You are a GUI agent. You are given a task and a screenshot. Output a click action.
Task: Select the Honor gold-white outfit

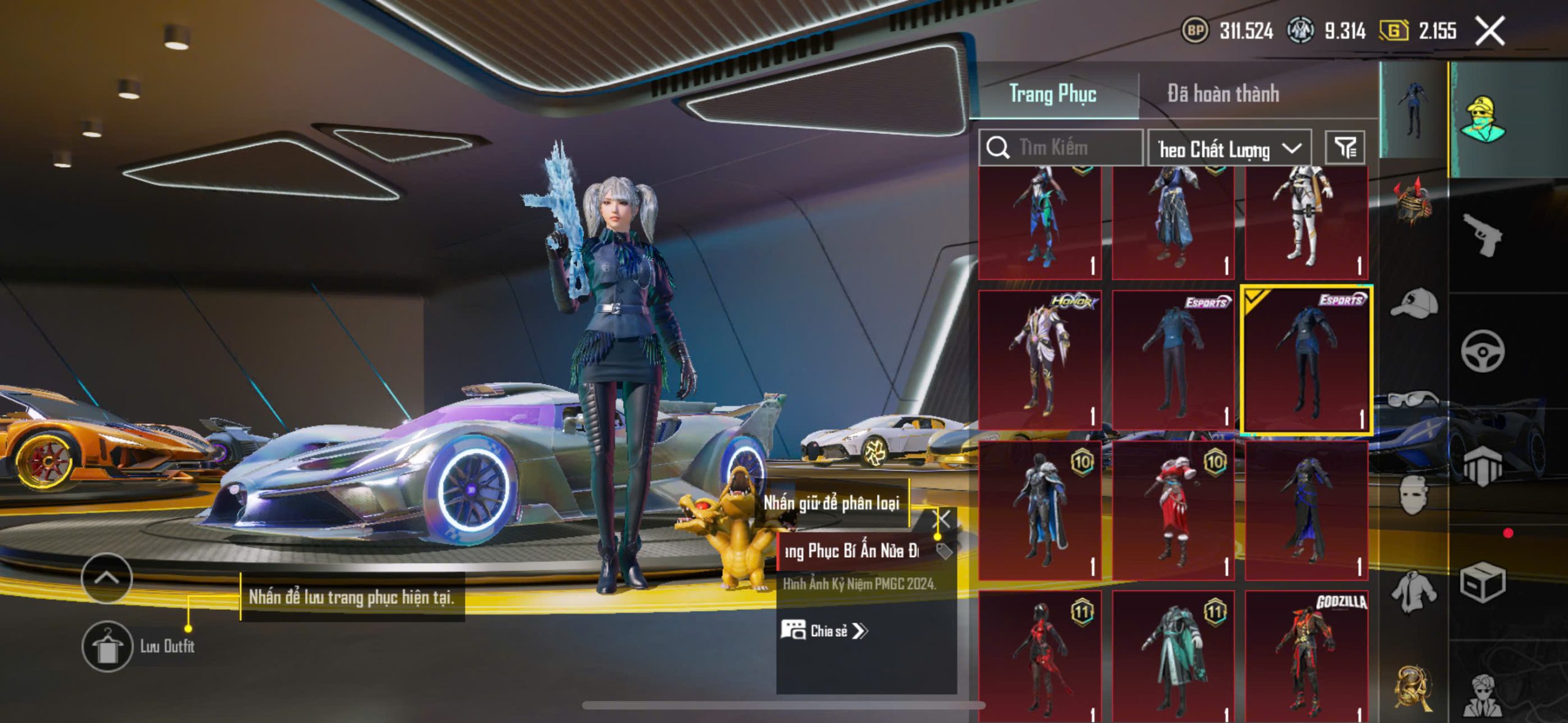[x=1040, y=360]
